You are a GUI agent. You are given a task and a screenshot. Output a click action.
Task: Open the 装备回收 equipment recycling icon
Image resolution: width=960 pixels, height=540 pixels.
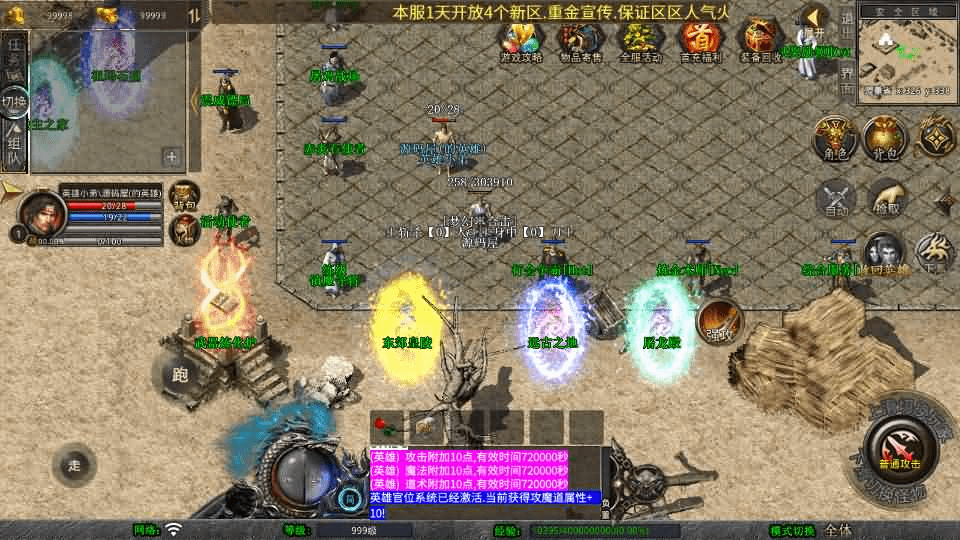(x=760, y=40)
